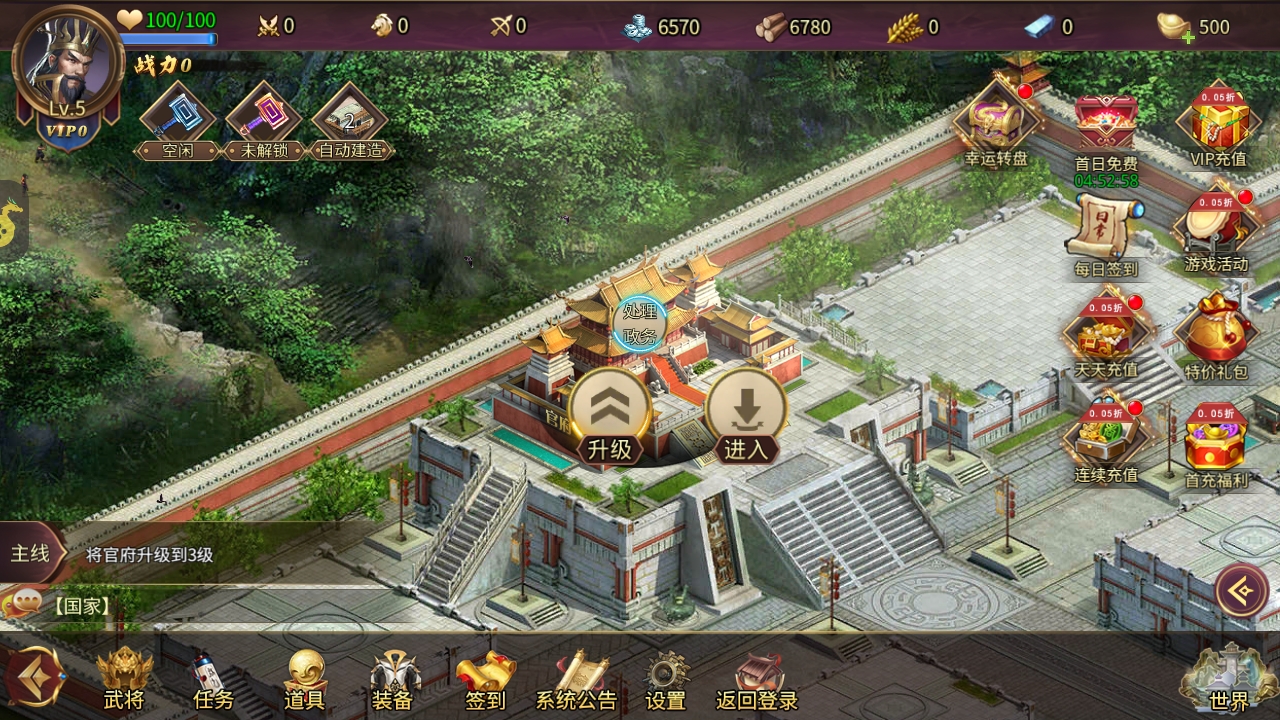Claim the 首日免费 first-day free chest
Viewport: 1280px width, 720px height.
1105,130
